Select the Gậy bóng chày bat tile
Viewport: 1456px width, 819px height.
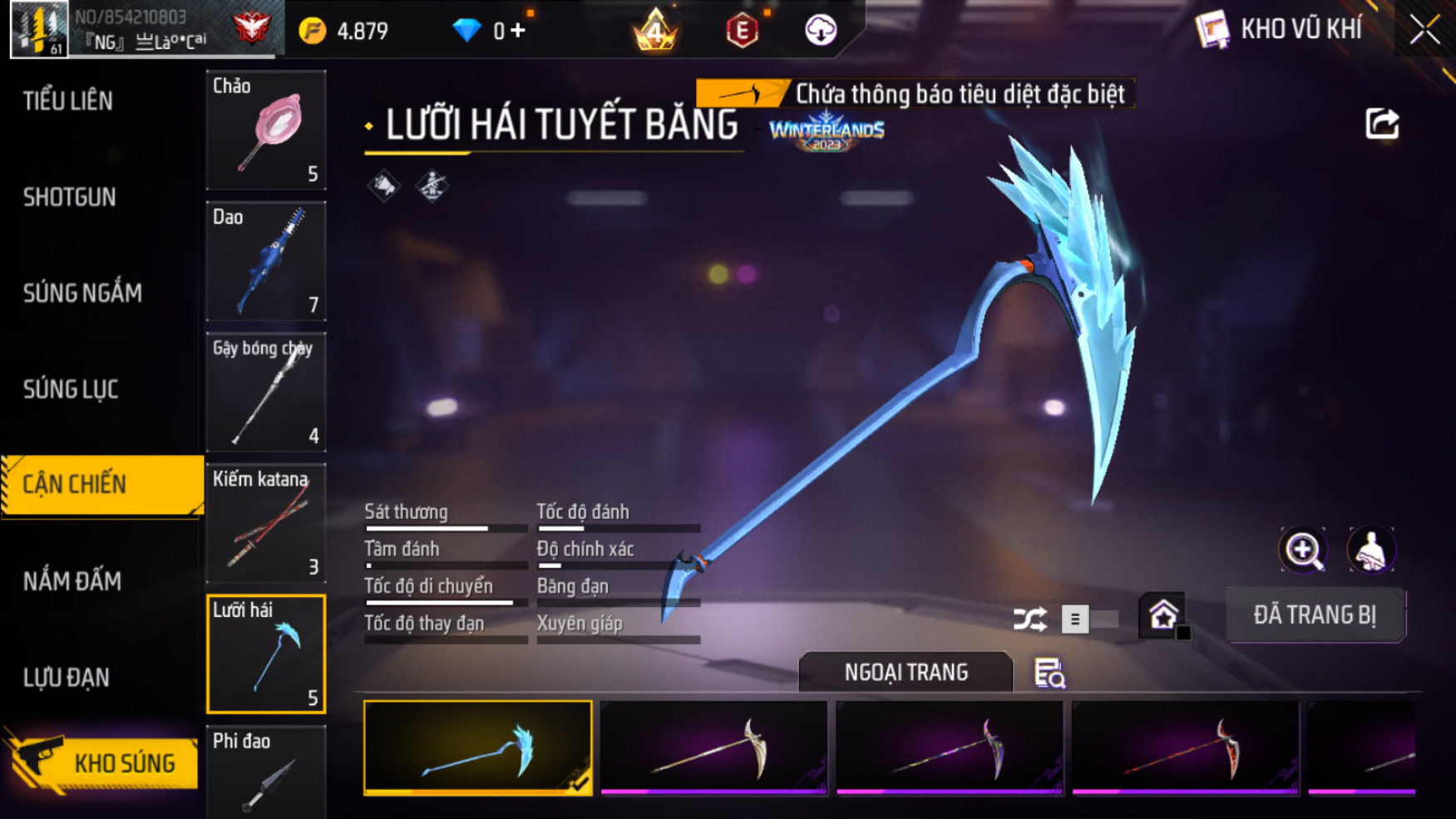pos(266,392)
